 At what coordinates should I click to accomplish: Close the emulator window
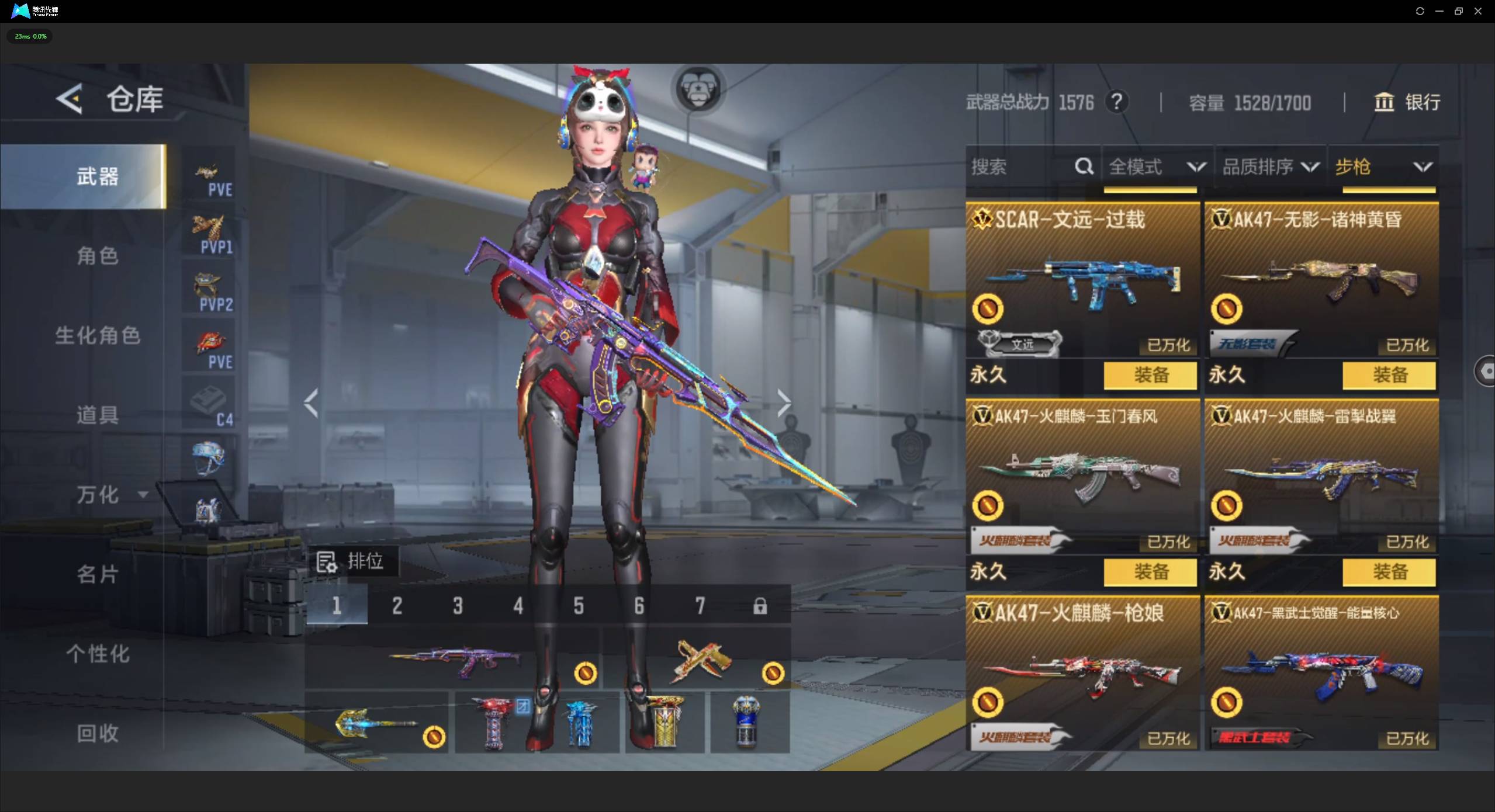coord(1478,11)
